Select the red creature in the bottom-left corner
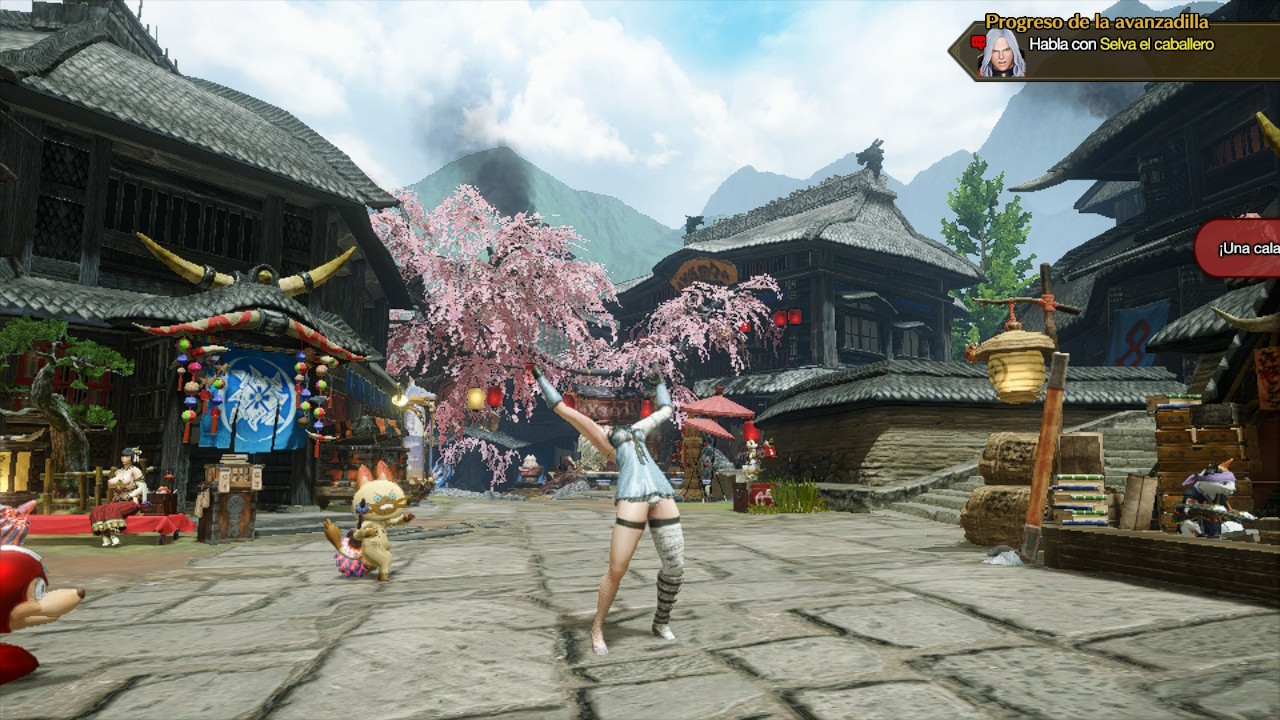 (25, 585)
